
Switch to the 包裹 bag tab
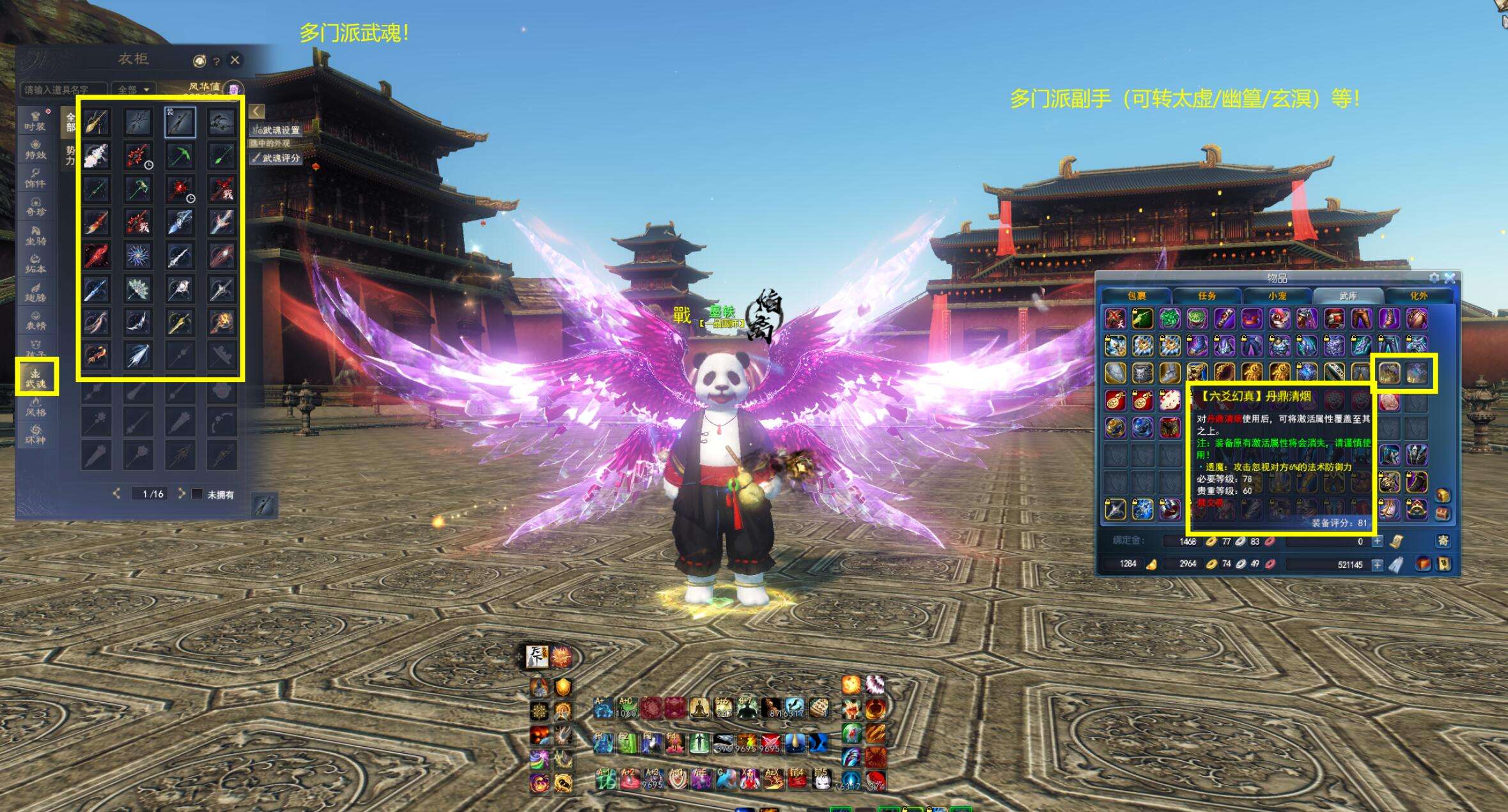pyautogui.click(x=1136, y=296)
